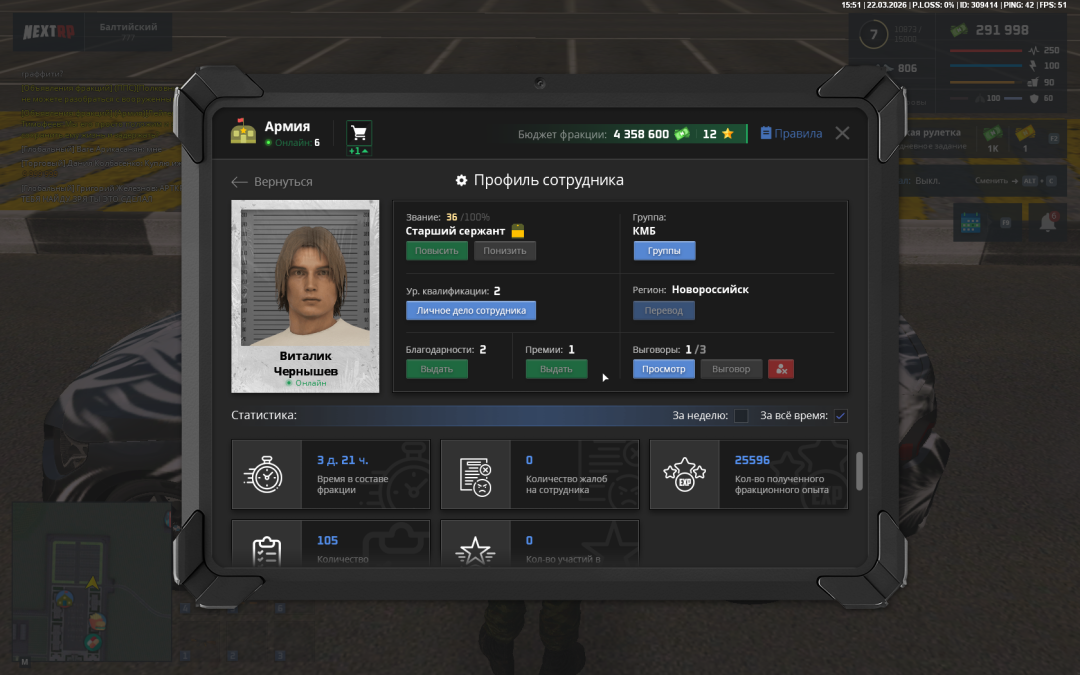The width and height of the screenshot is (1080, 675).
Task: Click Выдать under Премии
Action: [556, 369]
